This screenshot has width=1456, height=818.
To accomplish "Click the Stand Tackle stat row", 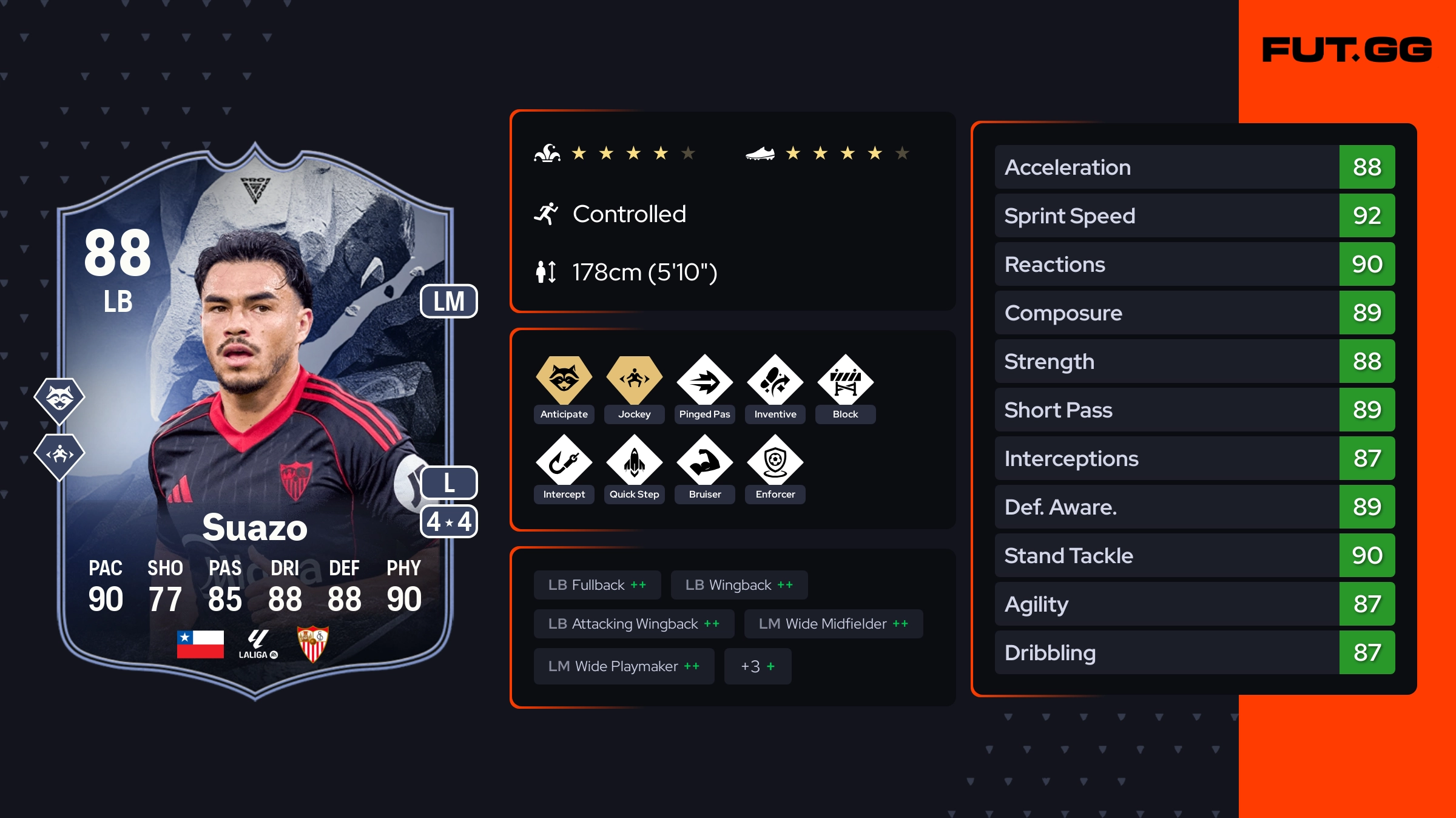I will click(1194, 556).
